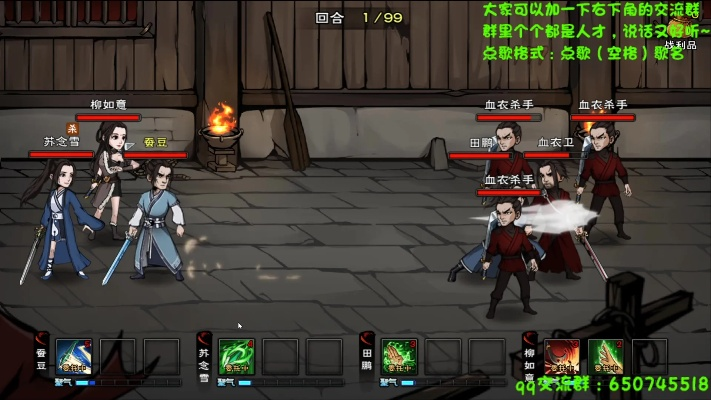Screen dimensions: 711x400
Task: Select 柳如意's green palm skill
Action: coord(605,356)
